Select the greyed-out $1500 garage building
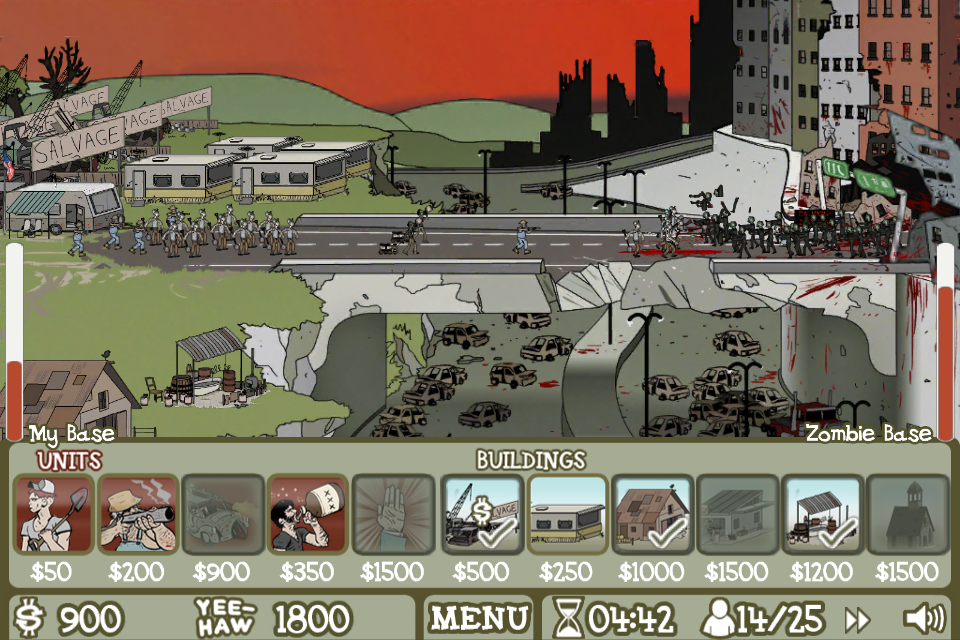The height and width of the screenshot is (640, 960). pyautogui.click(x=737, y=514)
